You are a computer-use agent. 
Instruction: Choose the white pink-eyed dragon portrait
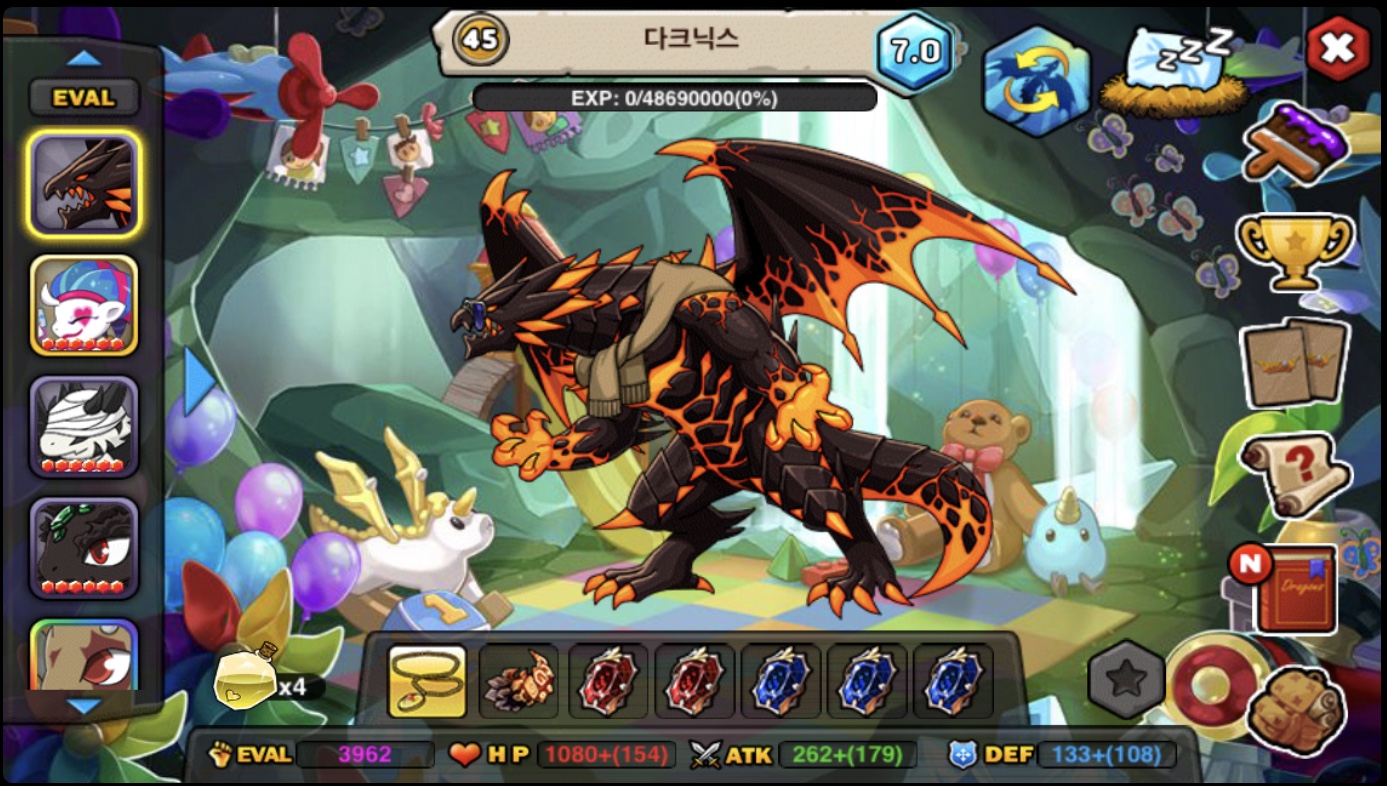click(84, 305)
